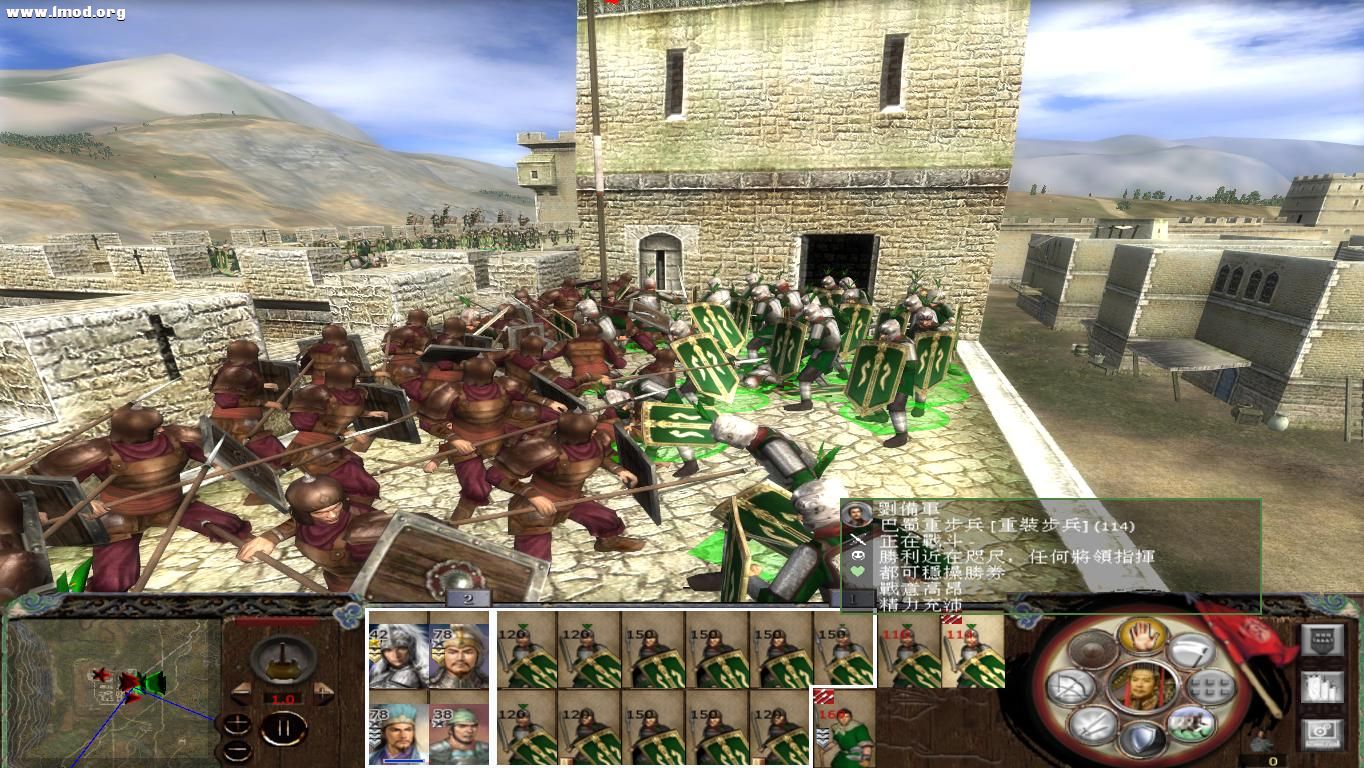The image size is (1364, 768).
Task: Click the central general portrait on the wheel
Action: click(1142, 688)
